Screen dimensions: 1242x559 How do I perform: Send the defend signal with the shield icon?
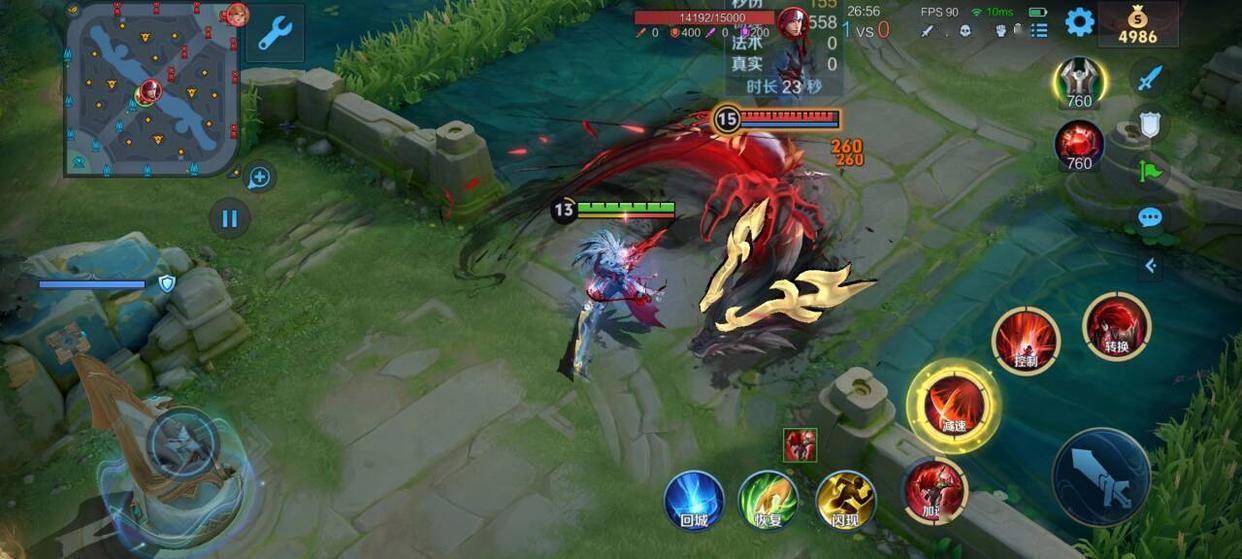pos(1151,124)
